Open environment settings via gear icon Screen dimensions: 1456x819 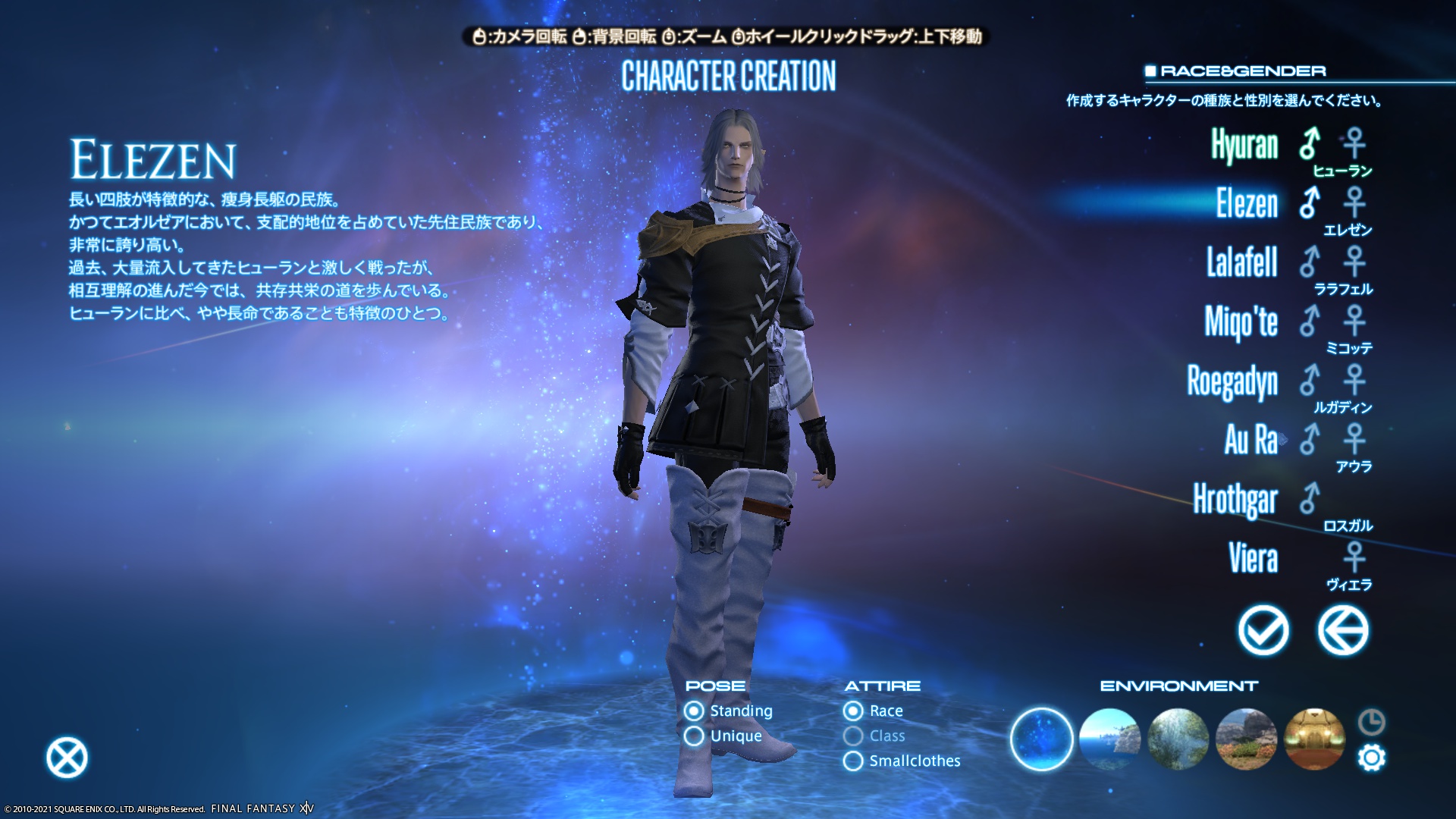point(1372,758)
